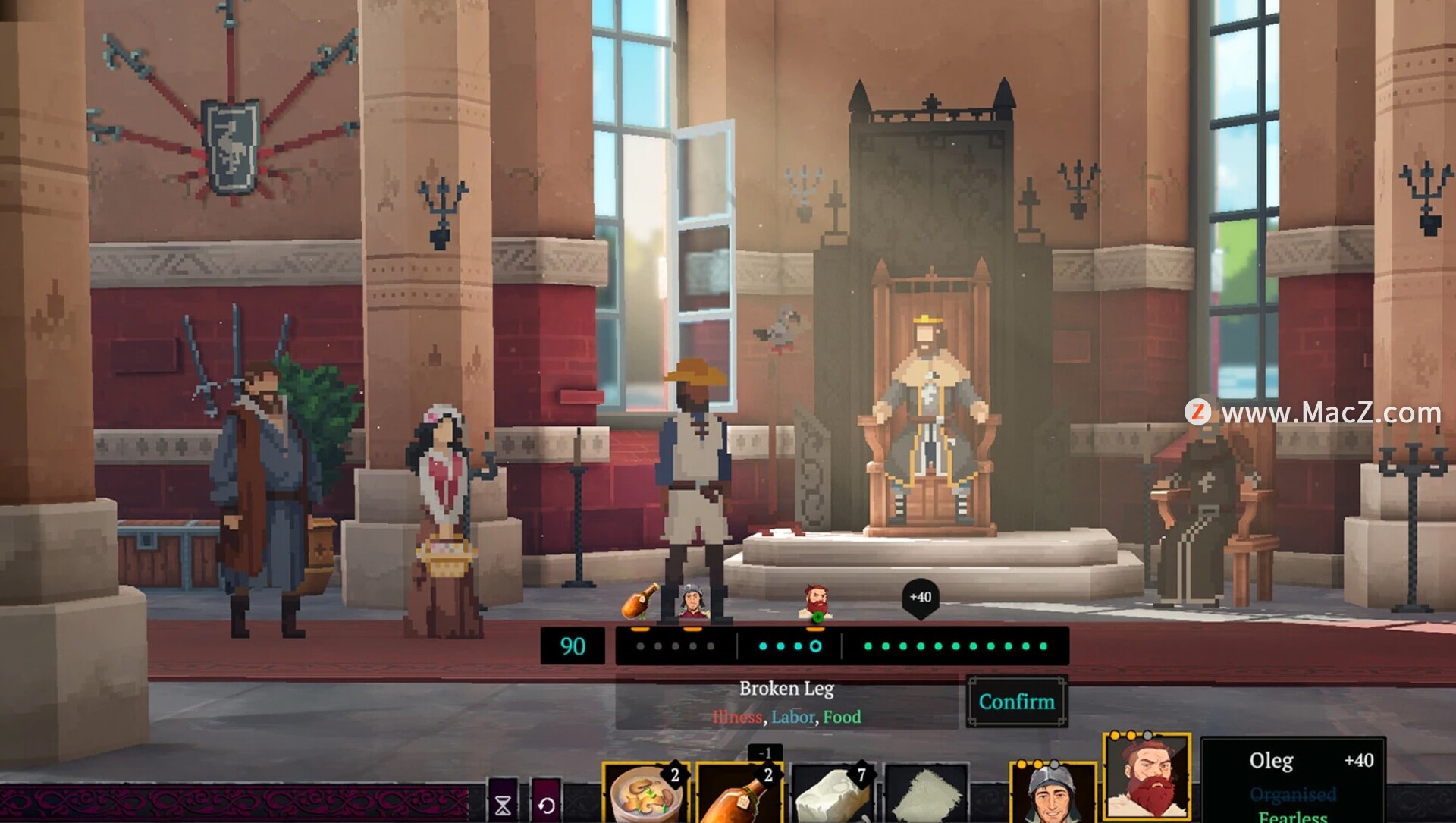This screenshot has width=1456, height=823.
Task: Choose Oleg's red-bearded portrait card
Action: point(1147,777)
